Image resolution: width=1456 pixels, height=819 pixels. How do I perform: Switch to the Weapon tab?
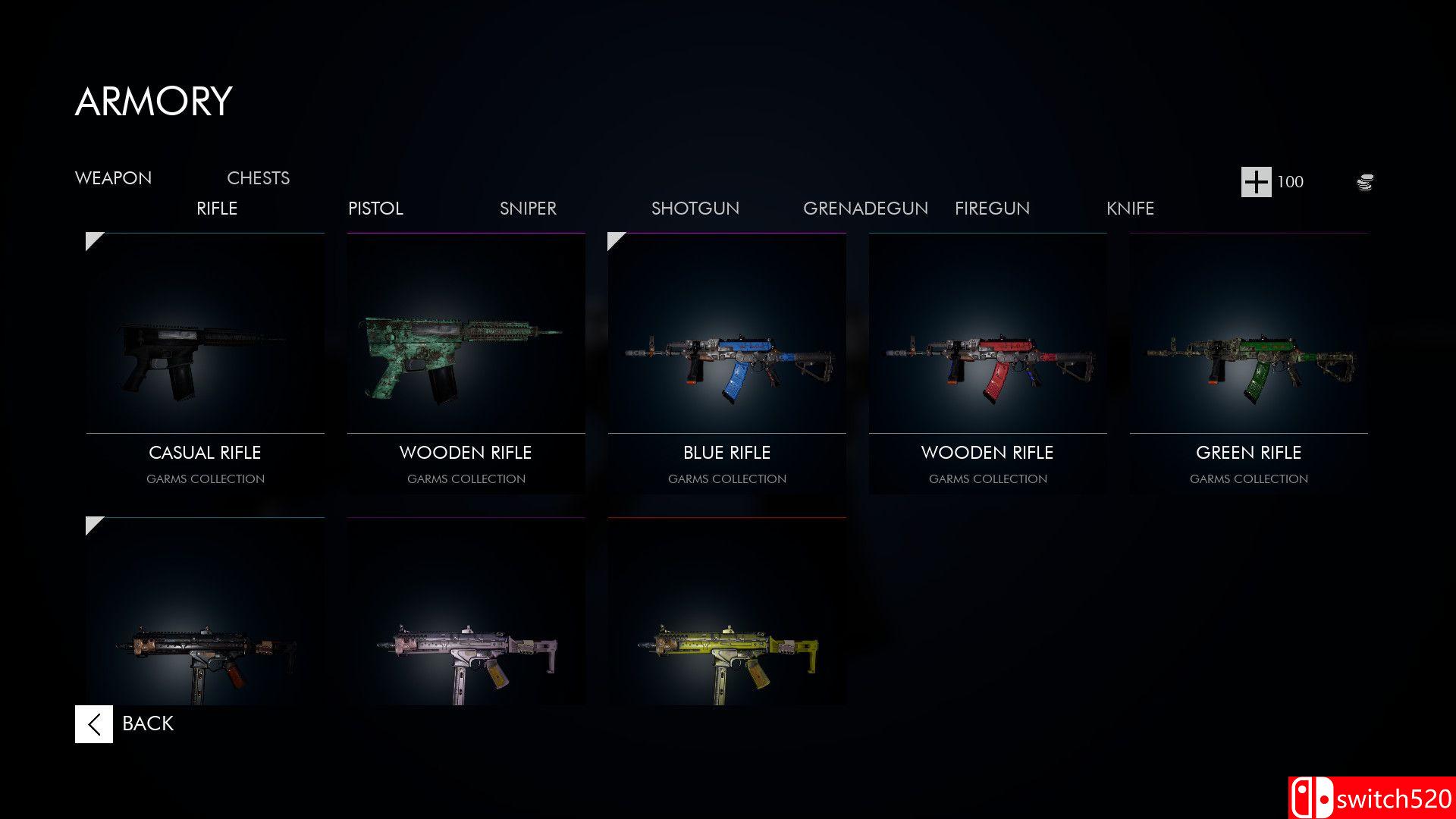click(113, 178)
